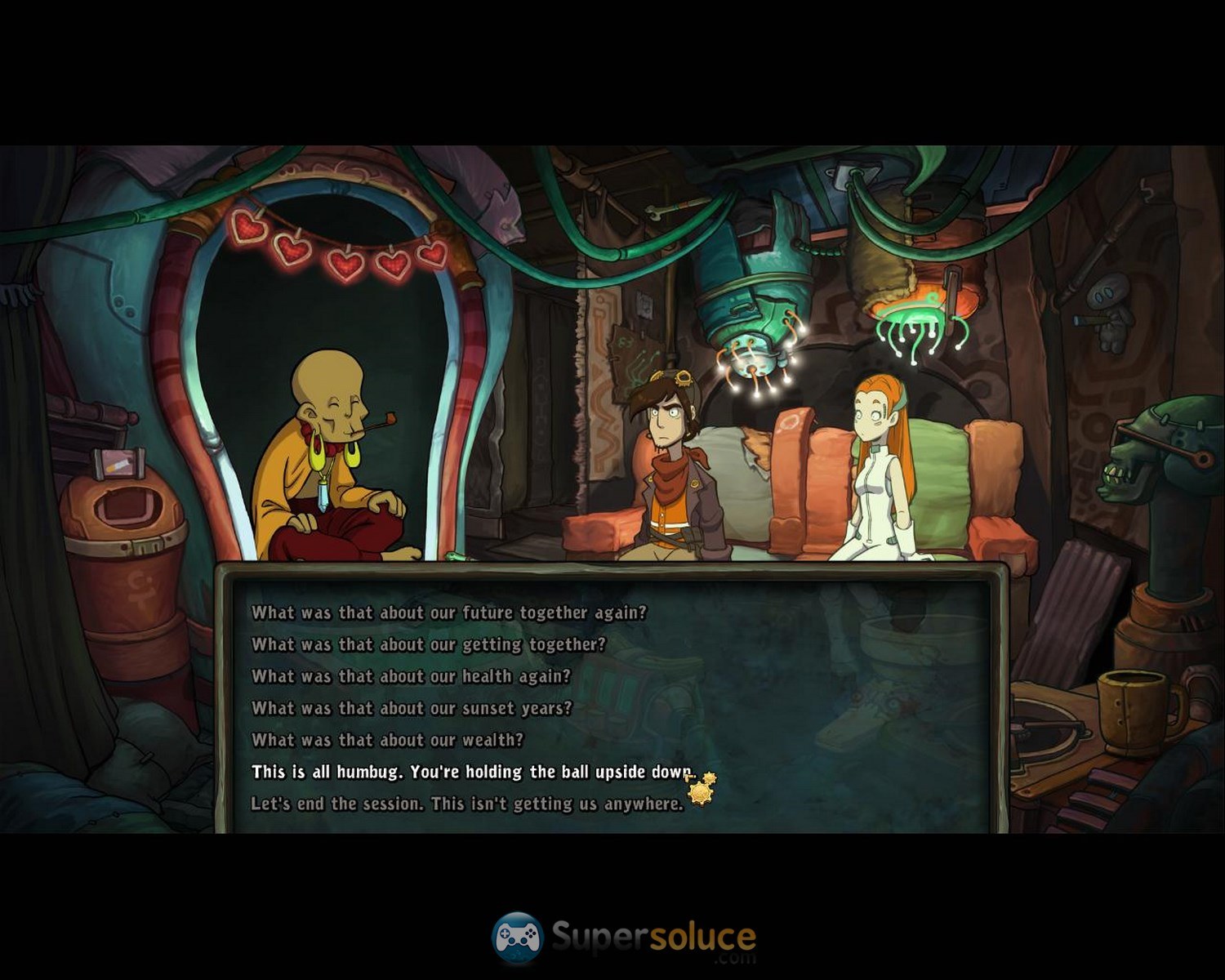Screen dimensions: 1225x980
Task: Ask what was said about our health
Action: pyautogui.click(x=411, y=676)
